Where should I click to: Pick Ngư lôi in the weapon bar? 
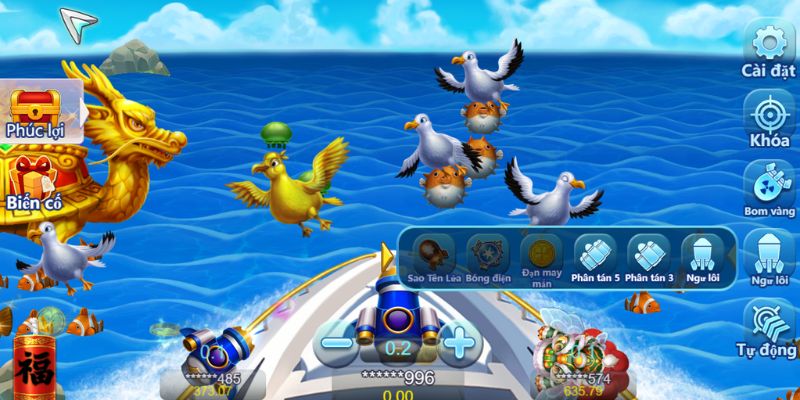click(702, 254)
